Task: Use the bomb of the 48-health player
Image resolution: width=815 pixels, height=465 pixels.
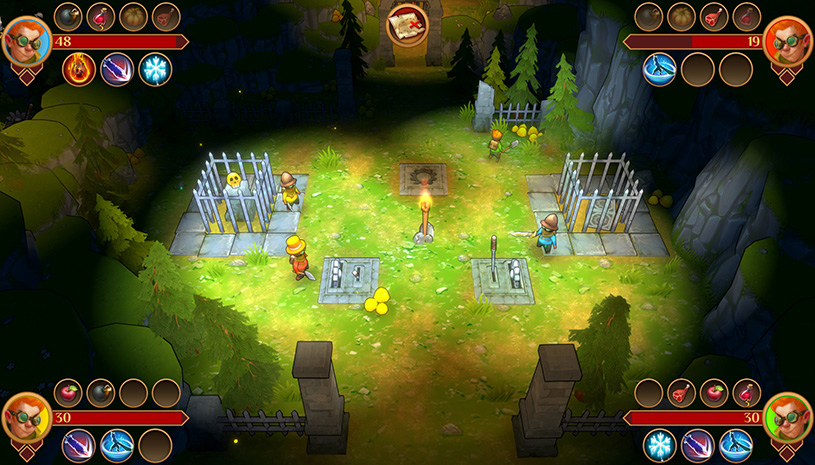Action: (x=68, y=16)
